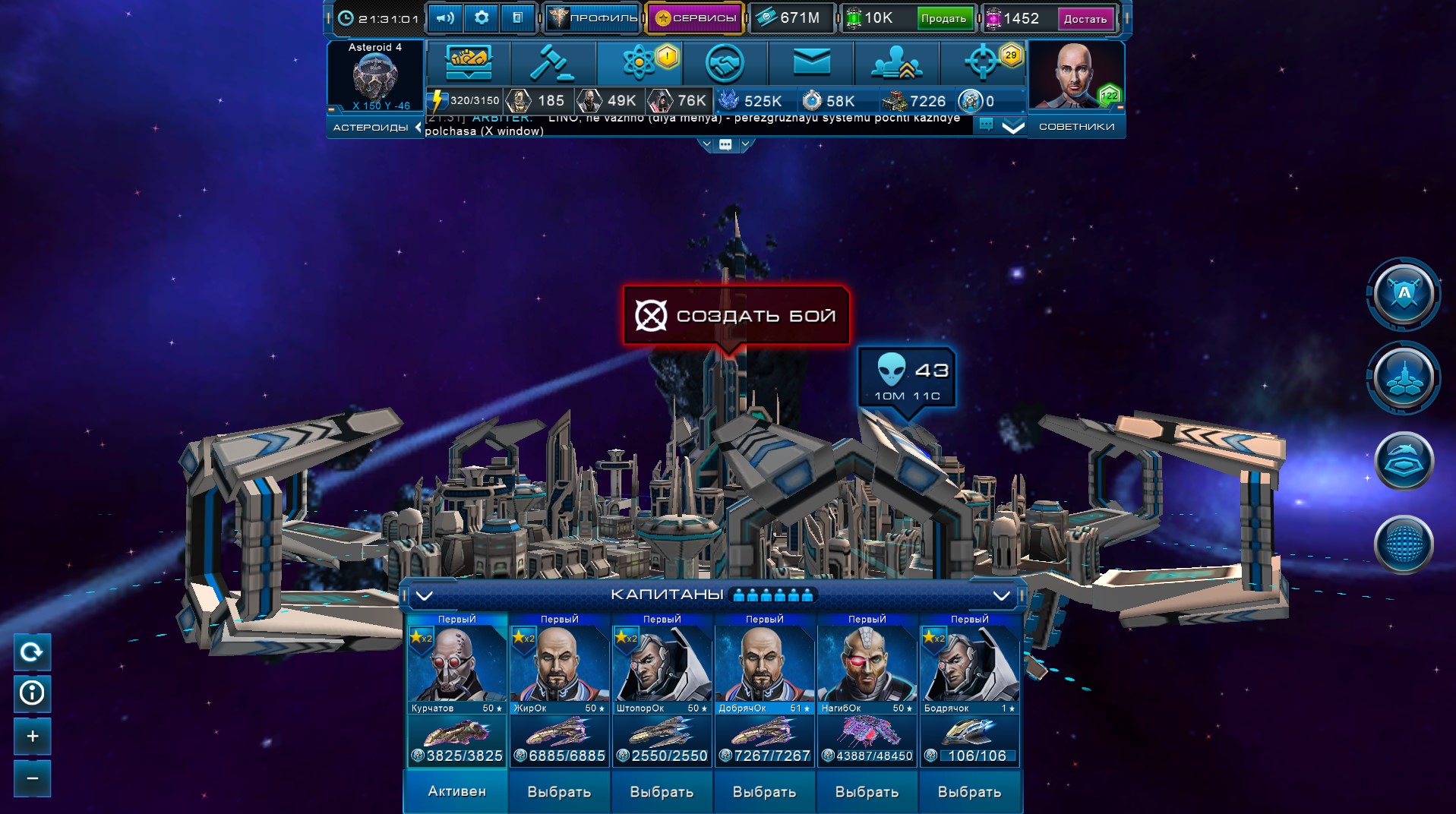
Task: Open the handshake alliance icon
Action: [x=725, y=63]
